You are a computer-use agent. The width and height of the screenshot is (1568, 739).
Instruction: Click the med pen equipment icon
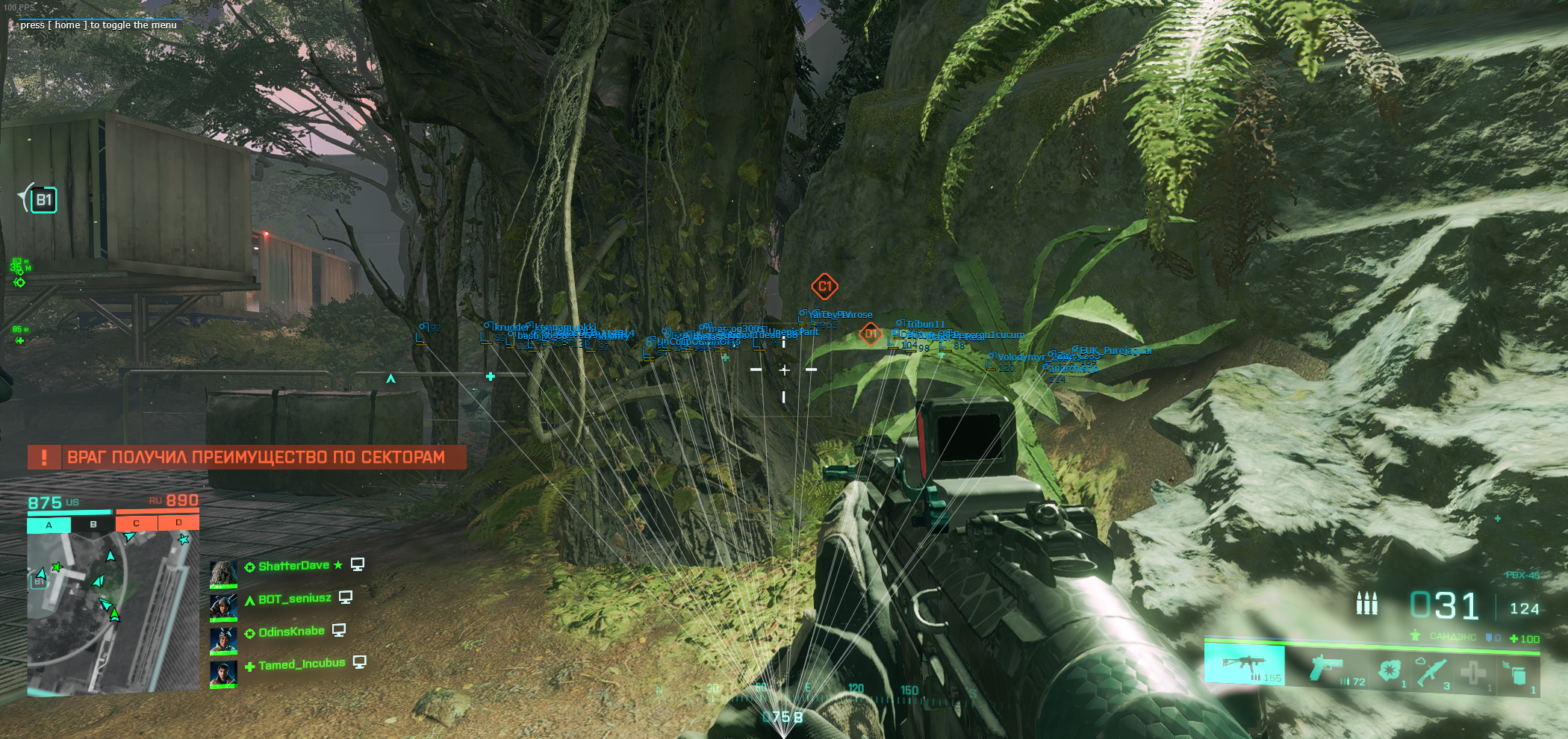(1473, 673)
